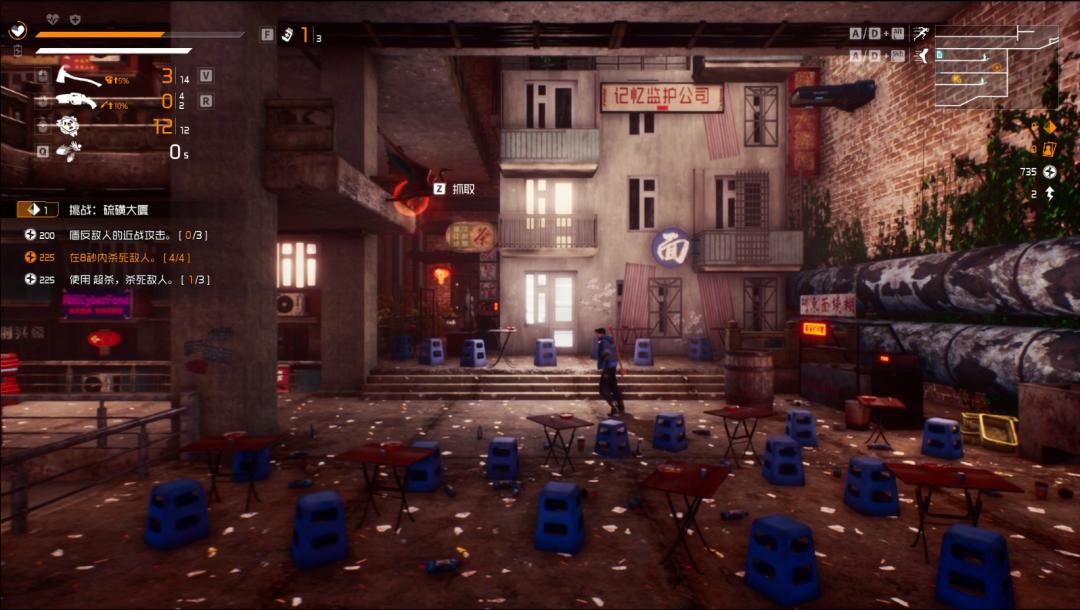
Task: Click the 735 currency coin icon
Action: [1050, 172]
